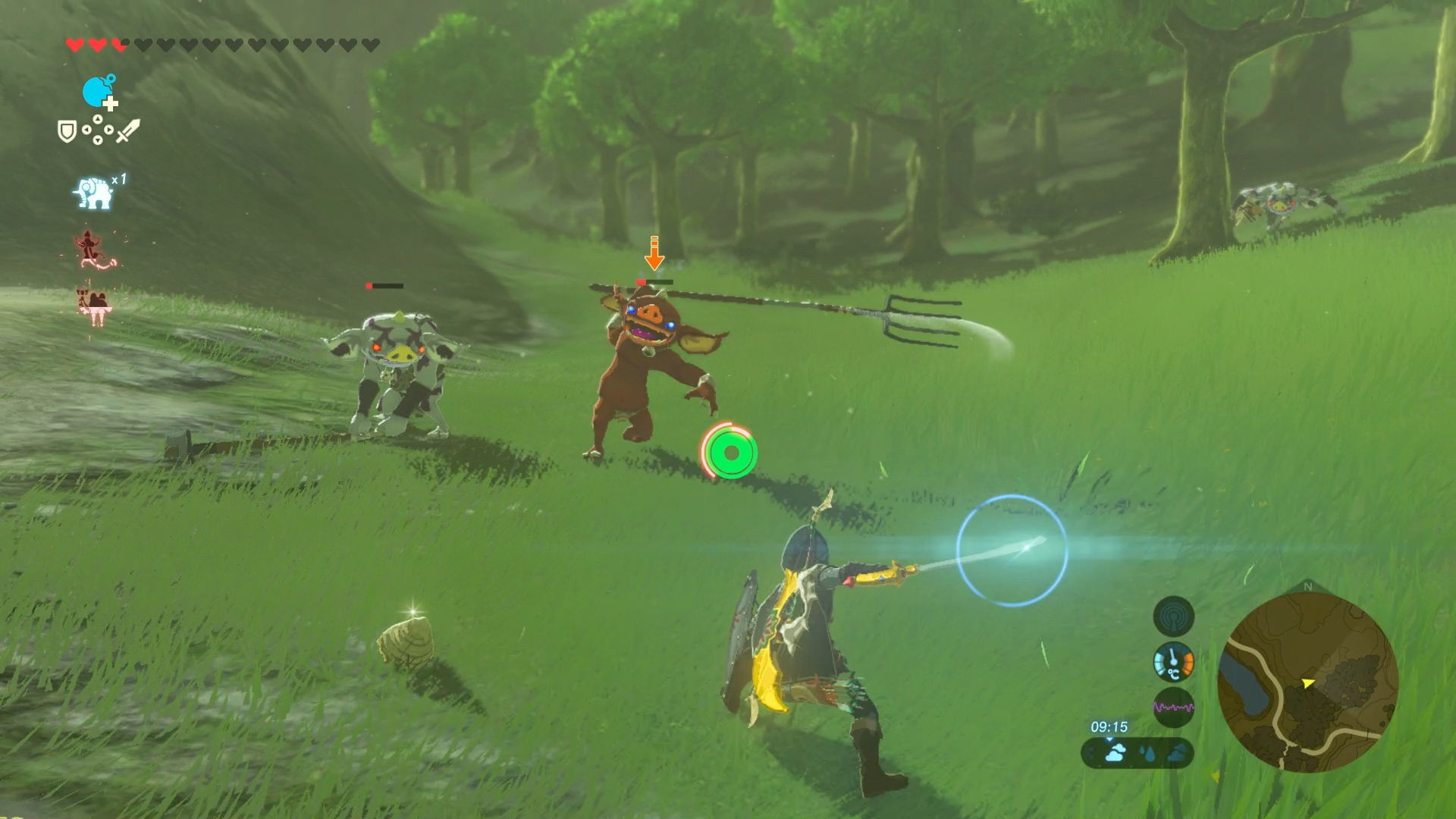Expand the D-pad up arrow weapon selector
The height and width of the screenshot is (819, 1456).
pos(98,119)
